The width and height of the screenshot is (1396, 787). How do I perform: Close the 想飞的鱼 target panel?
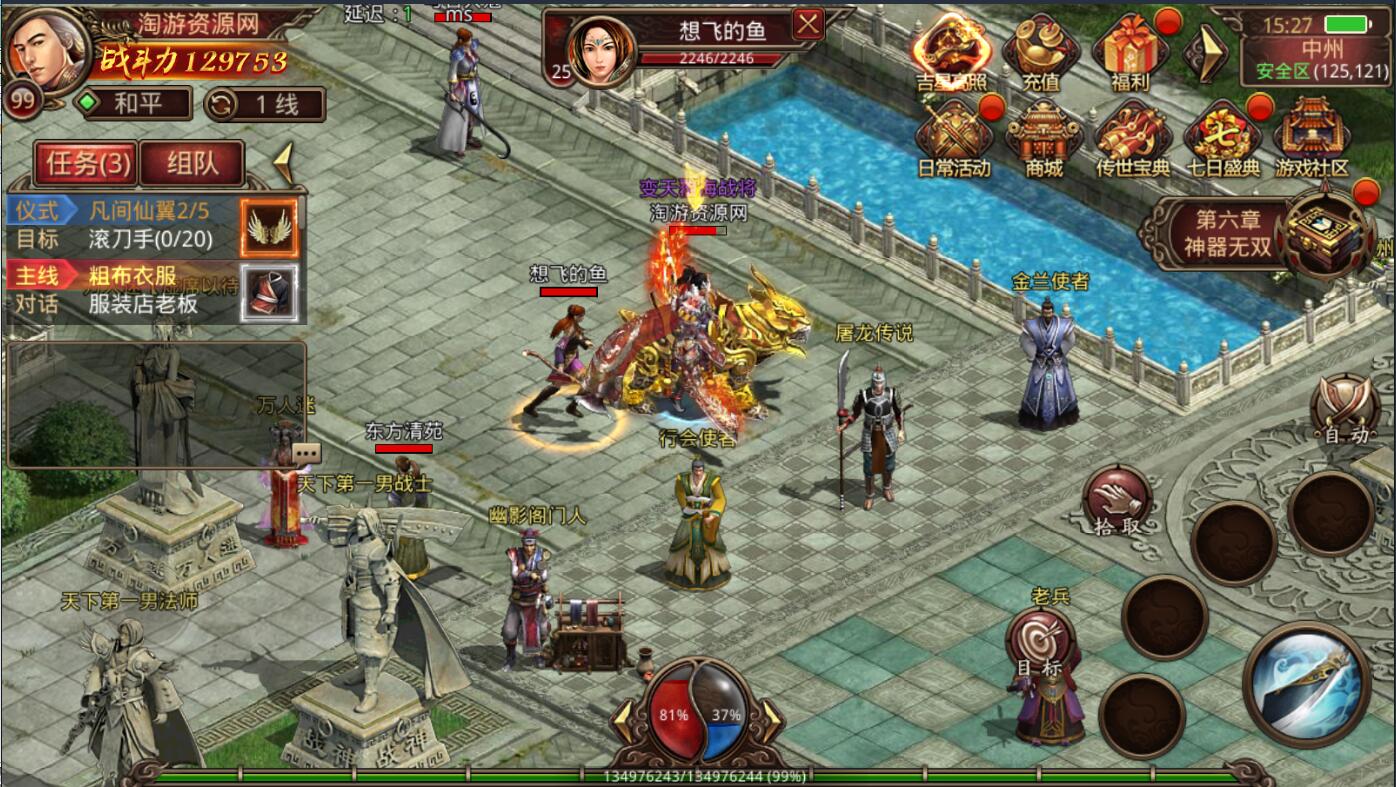click(x=807, y=24)
